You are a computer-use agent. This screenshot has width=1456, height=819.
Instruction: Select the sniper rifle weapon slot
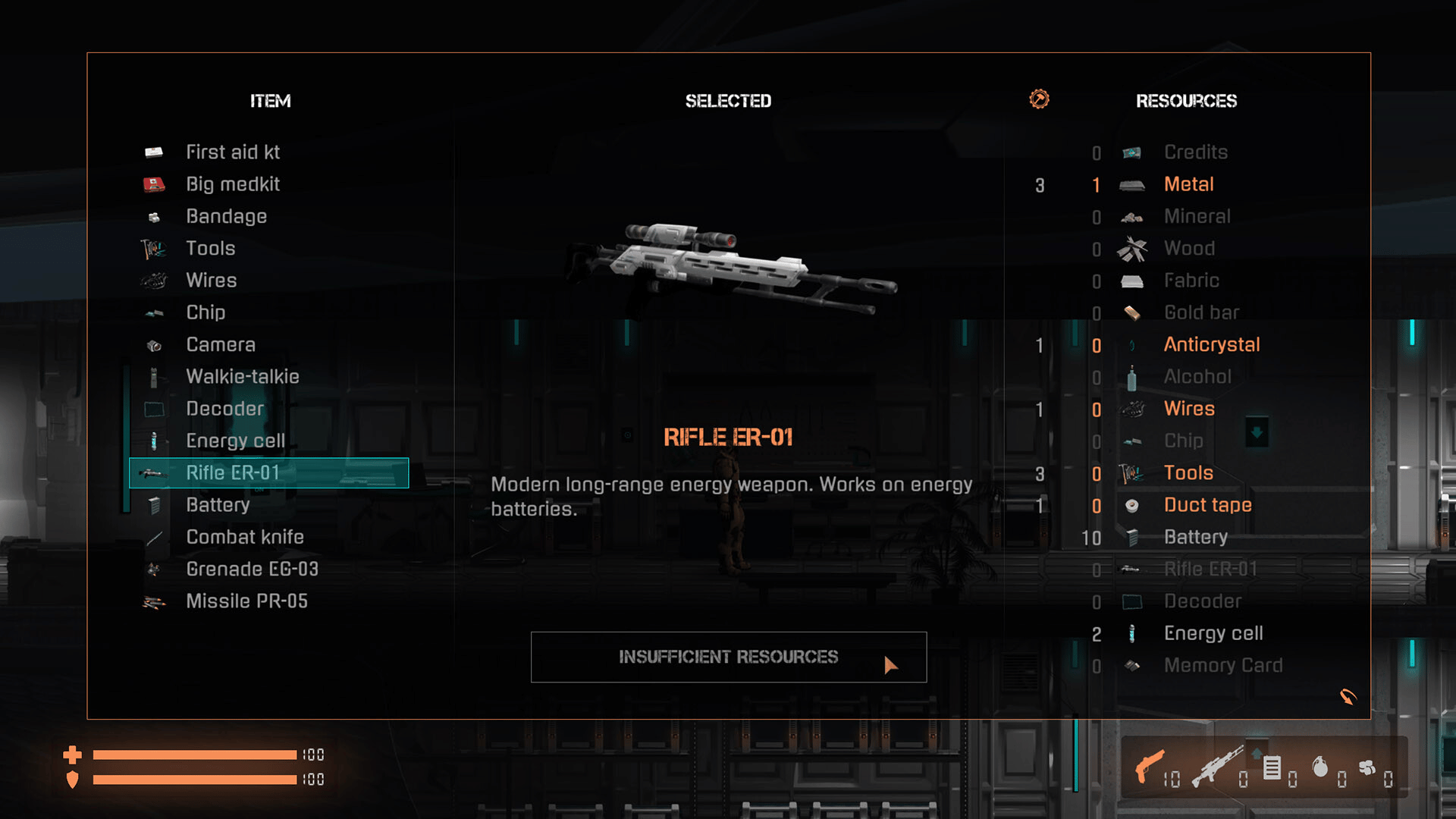point(1216,767)
